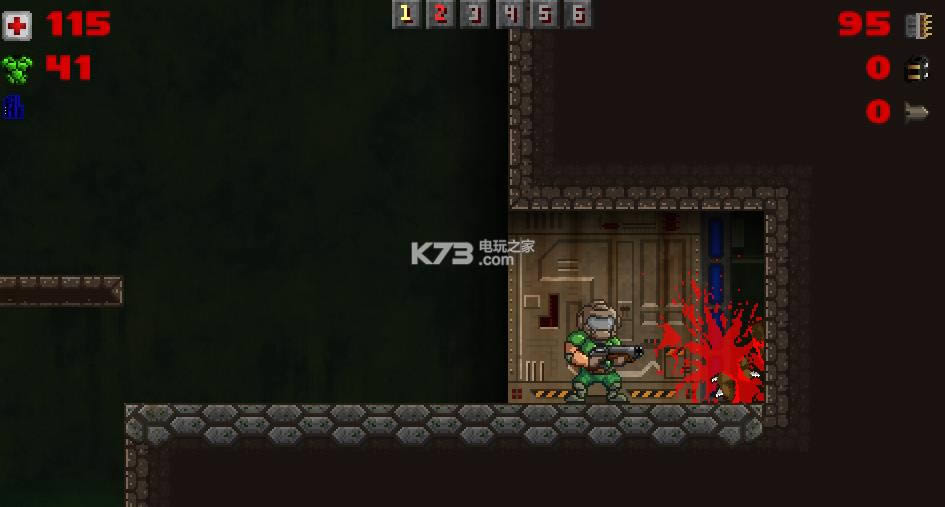
Task: Choose weapon slot 3
Action: [x=475, y=14]
